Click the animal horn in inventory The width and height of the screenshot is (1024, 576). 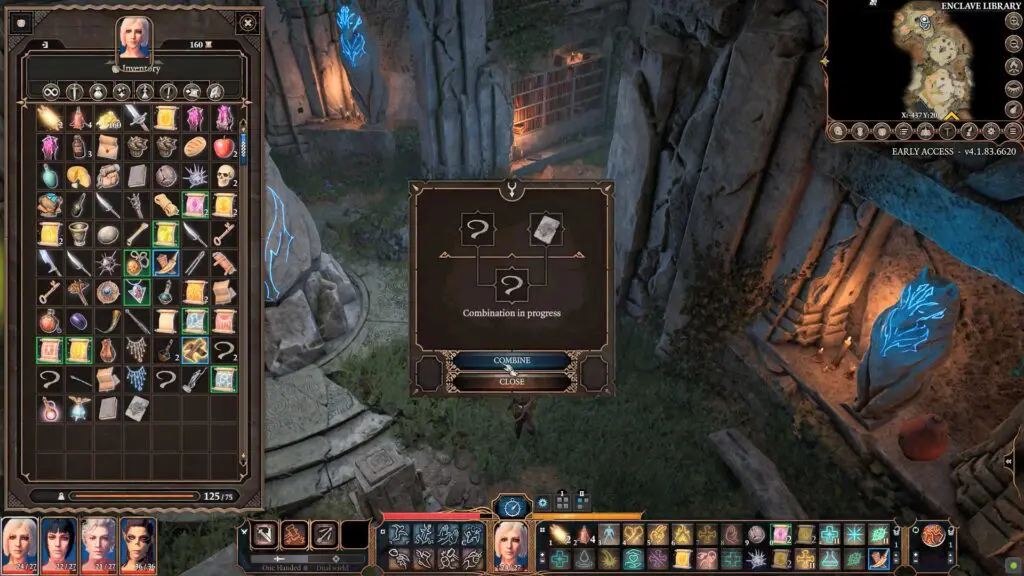pyautogui.click(x=107, y=322)
